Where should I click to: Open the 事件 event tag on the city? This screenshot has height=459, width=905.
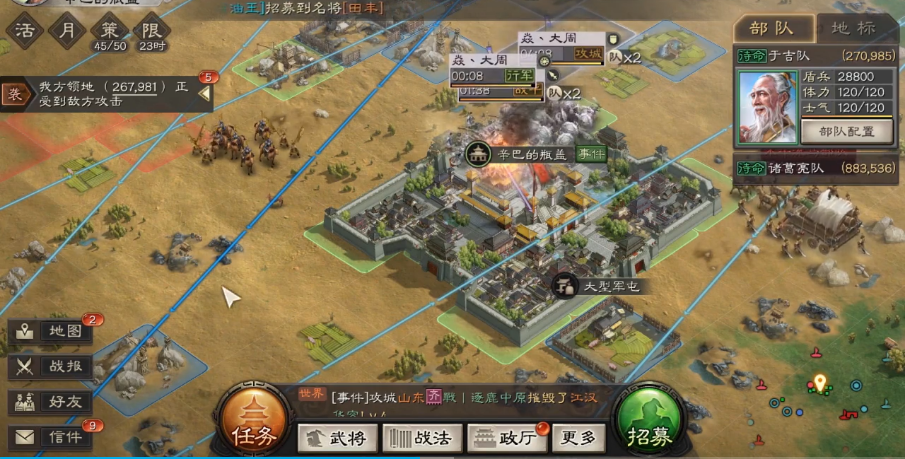point(590,154)
